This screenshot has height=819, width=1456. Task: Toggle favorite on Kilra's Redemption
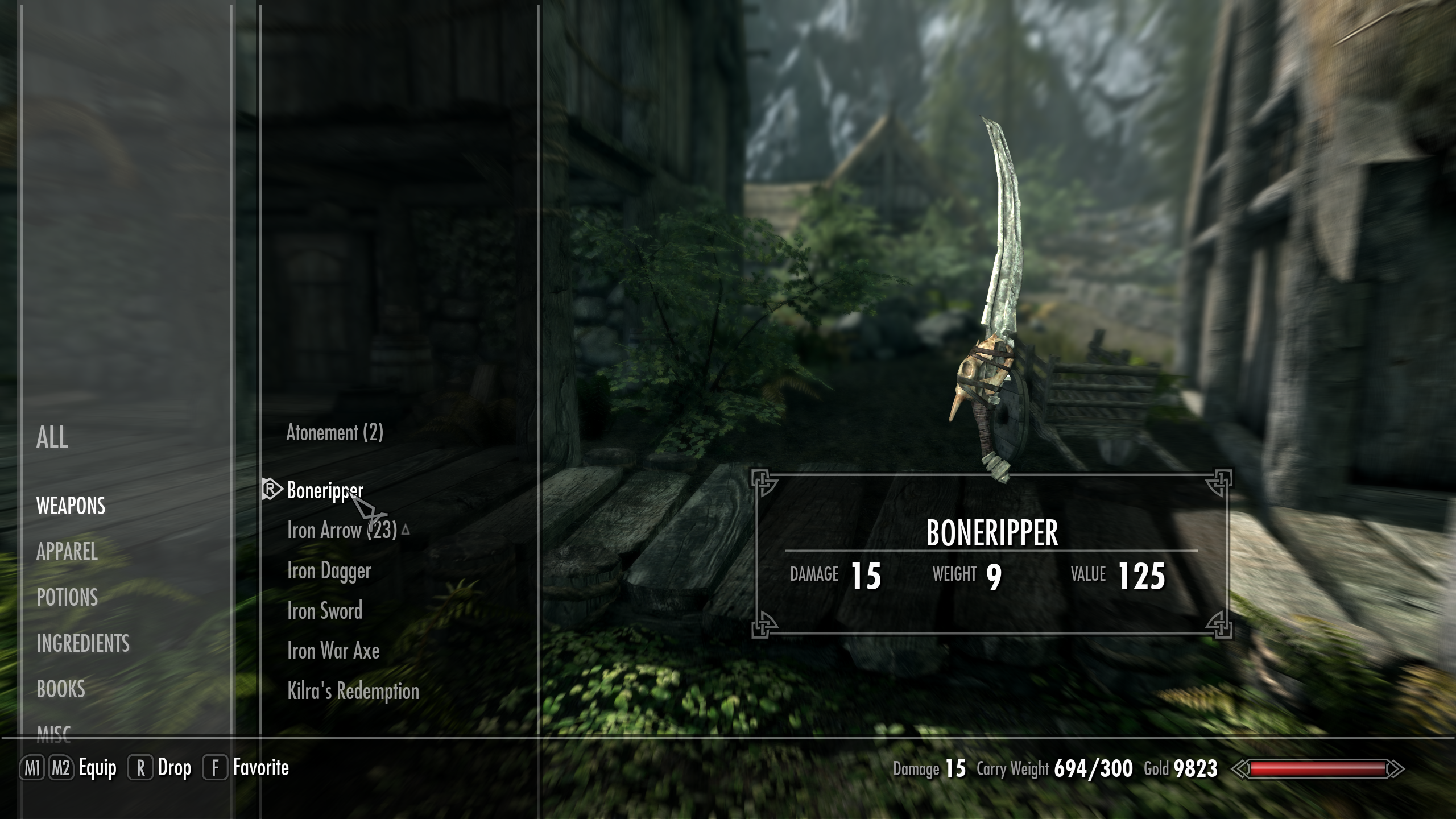pos(353,691)
